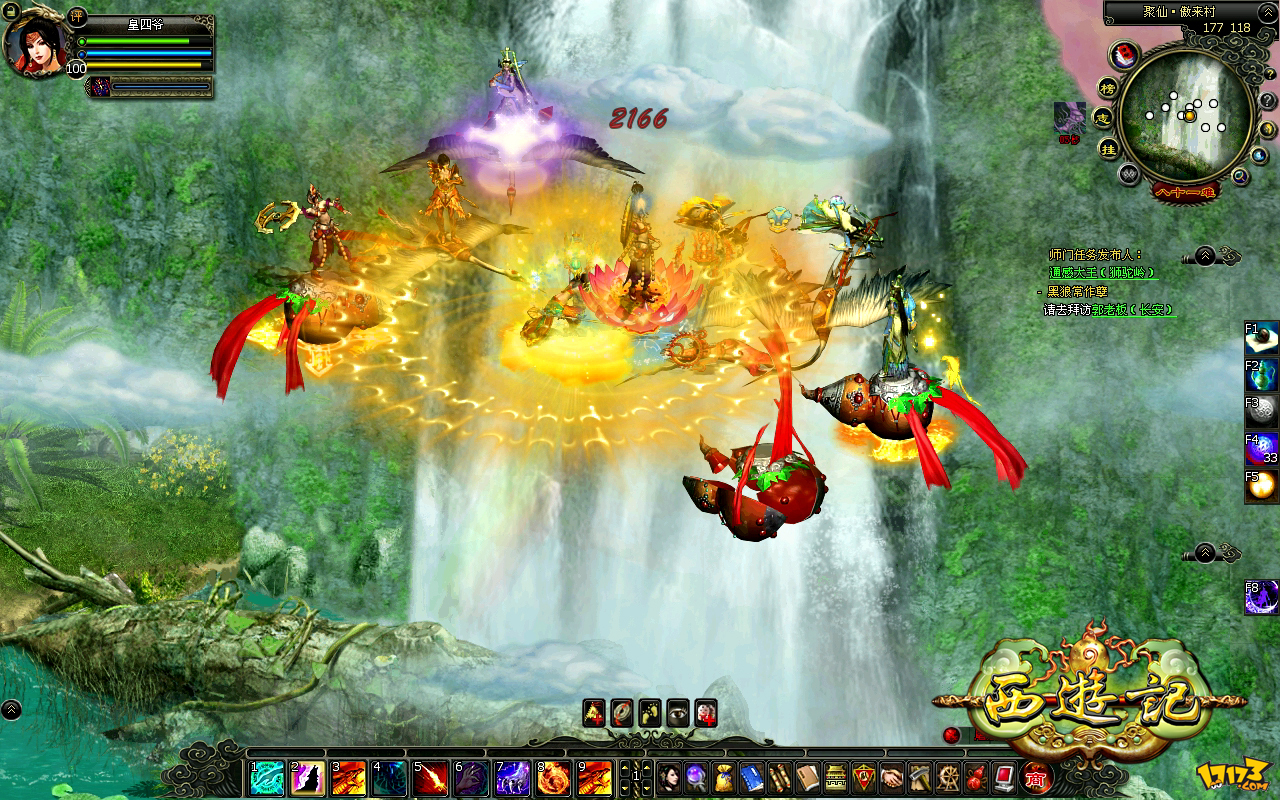Select the player portrait of 皇四爷
This screenshot has height=800, width=1280.
coord(35,45)
